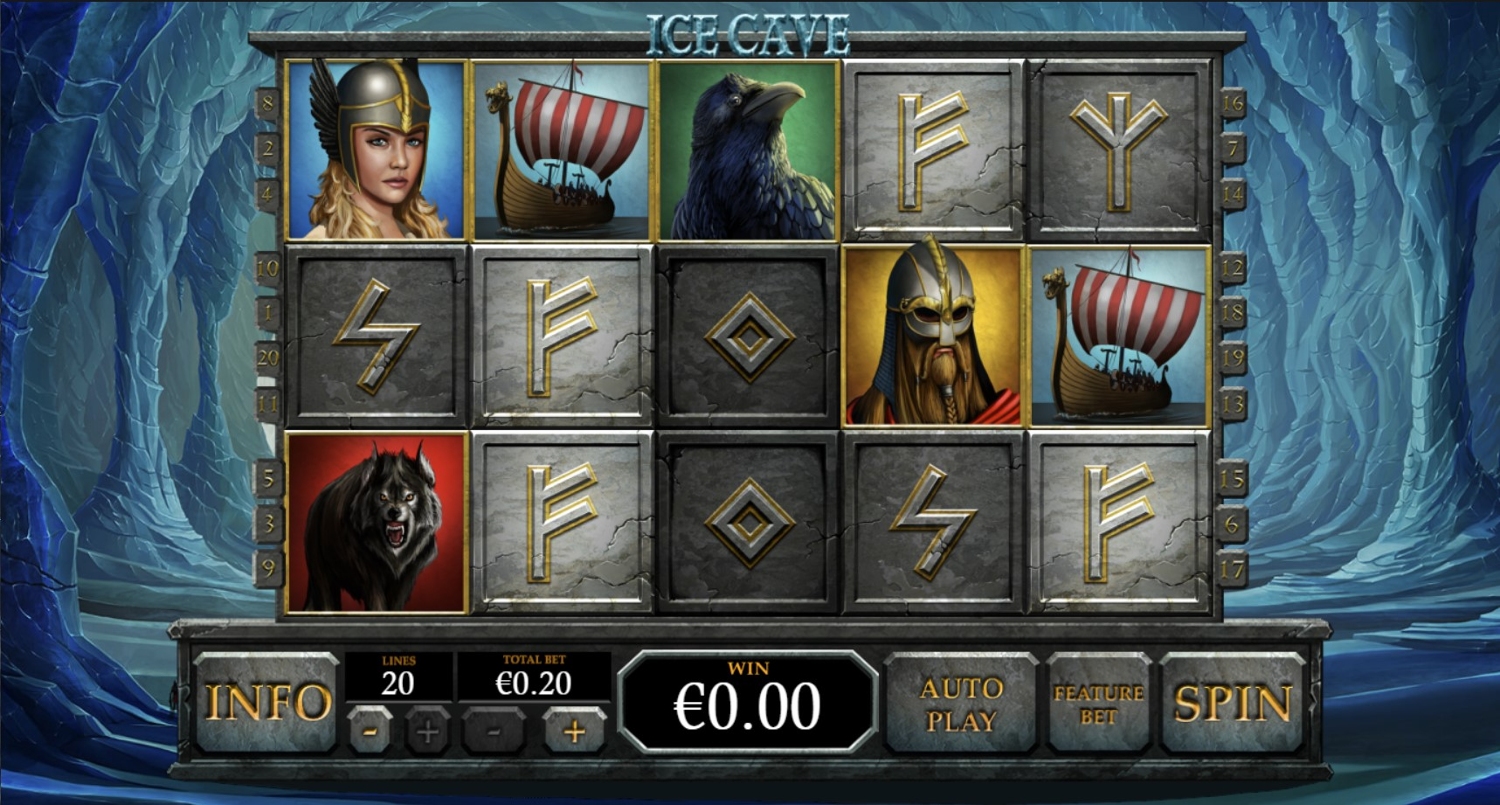Select payline marker 16

1233,103
